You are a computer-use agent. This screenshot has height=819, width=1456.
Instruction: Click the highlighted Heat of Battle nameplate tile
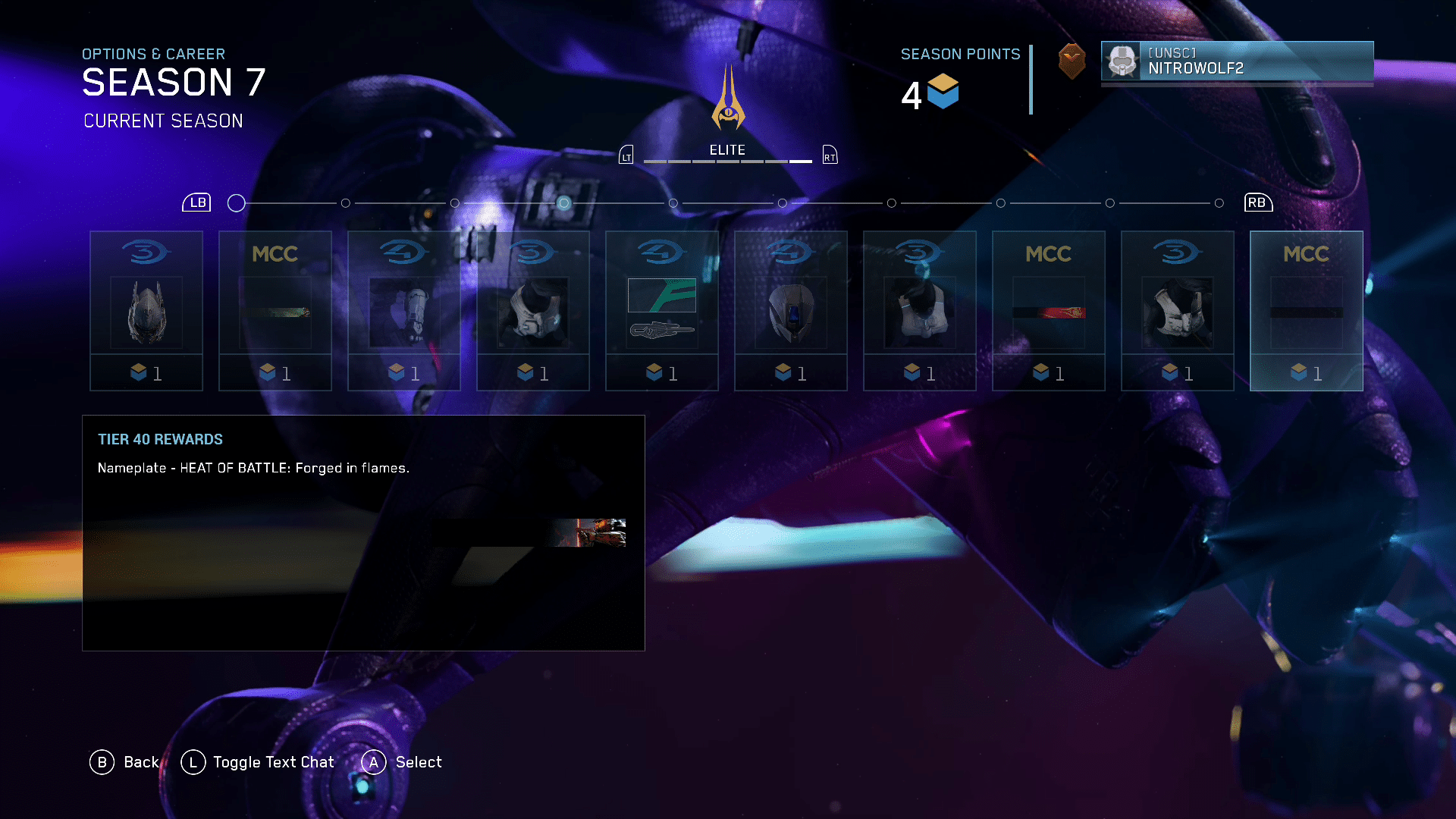pos(1306,310)
